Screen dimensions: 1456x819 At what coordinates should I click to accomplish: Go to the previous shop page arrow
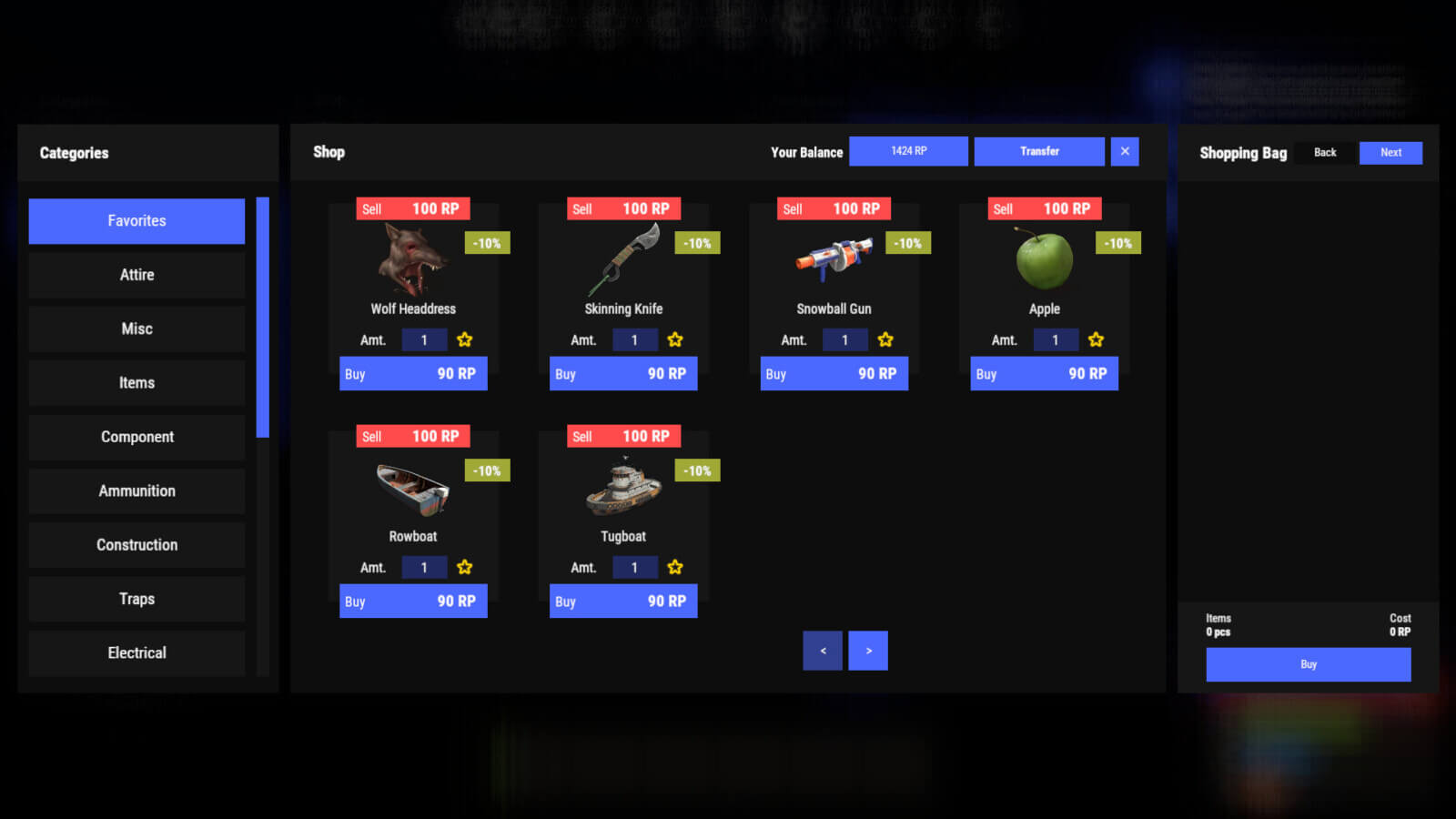[823, 650]
